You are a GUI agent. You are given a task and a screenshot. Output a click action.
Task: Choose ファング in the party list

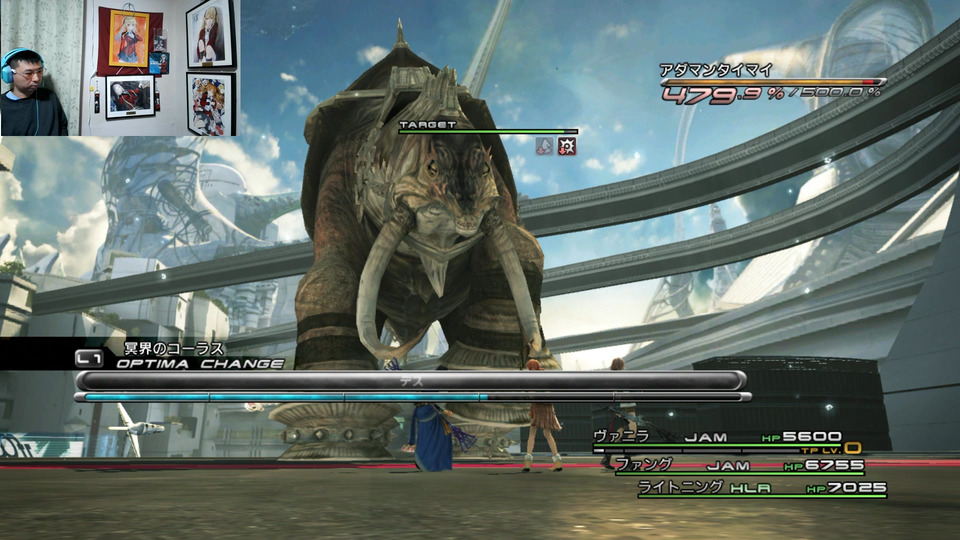coord(644,464)
